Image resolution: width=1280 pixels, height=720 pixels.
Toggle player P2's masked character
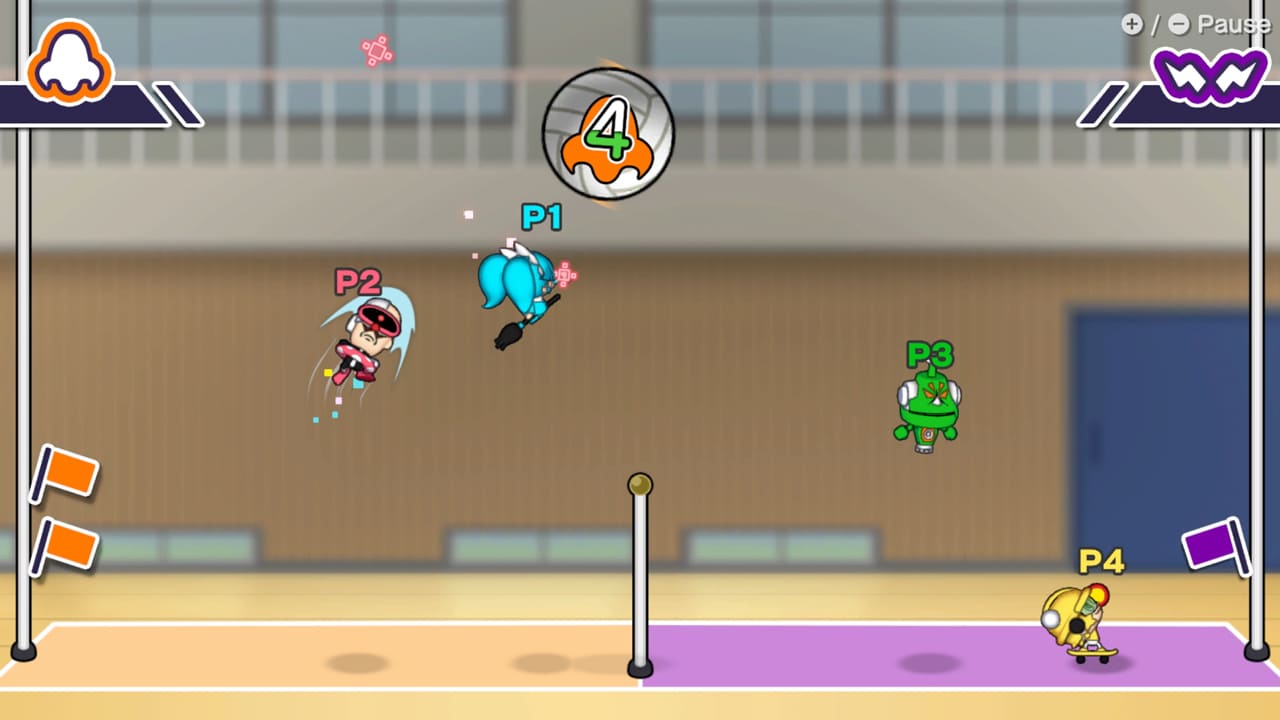click(365, 345)
